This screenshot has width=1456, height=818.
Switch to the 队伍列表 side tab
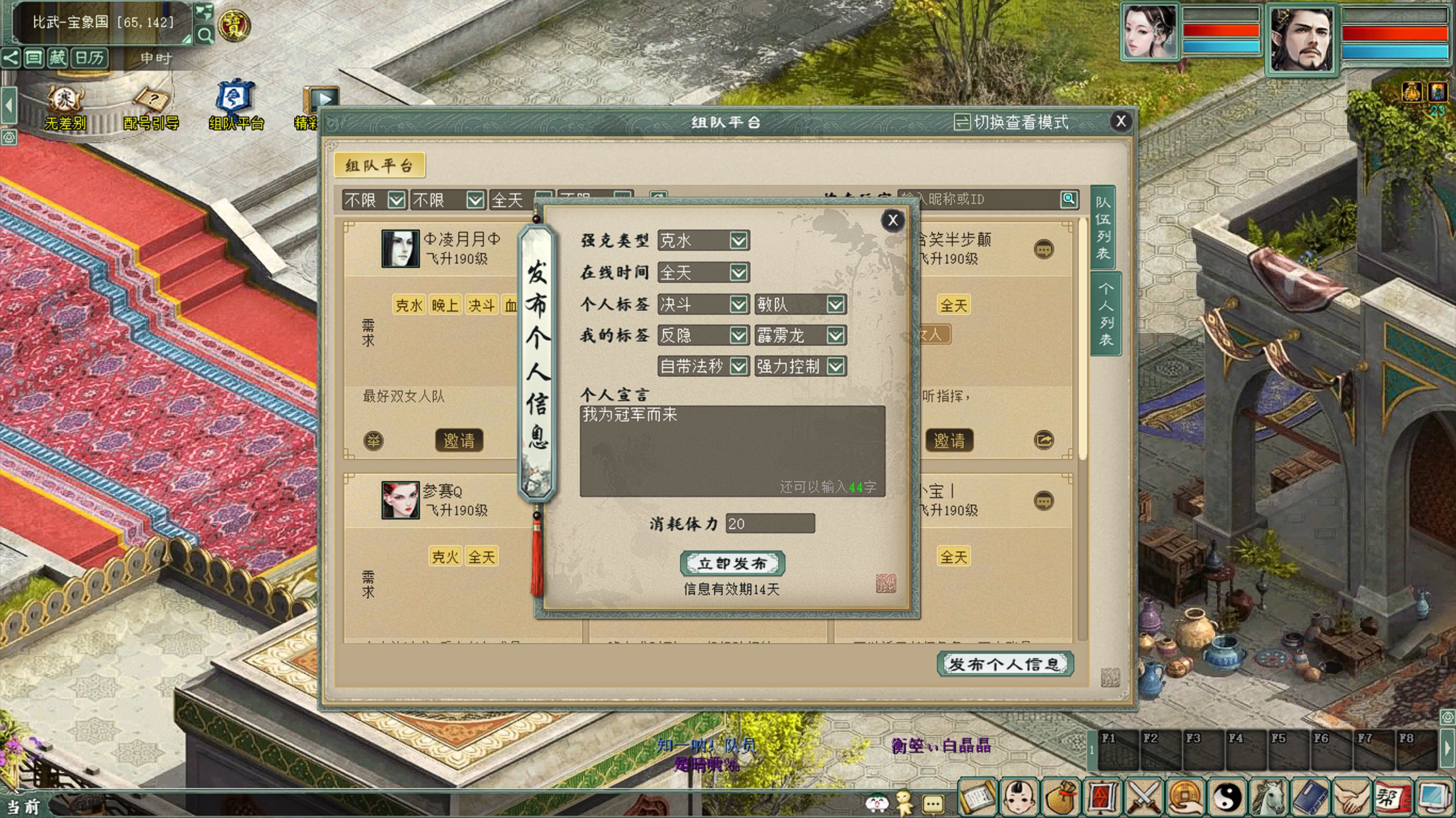click(1104, 227)
